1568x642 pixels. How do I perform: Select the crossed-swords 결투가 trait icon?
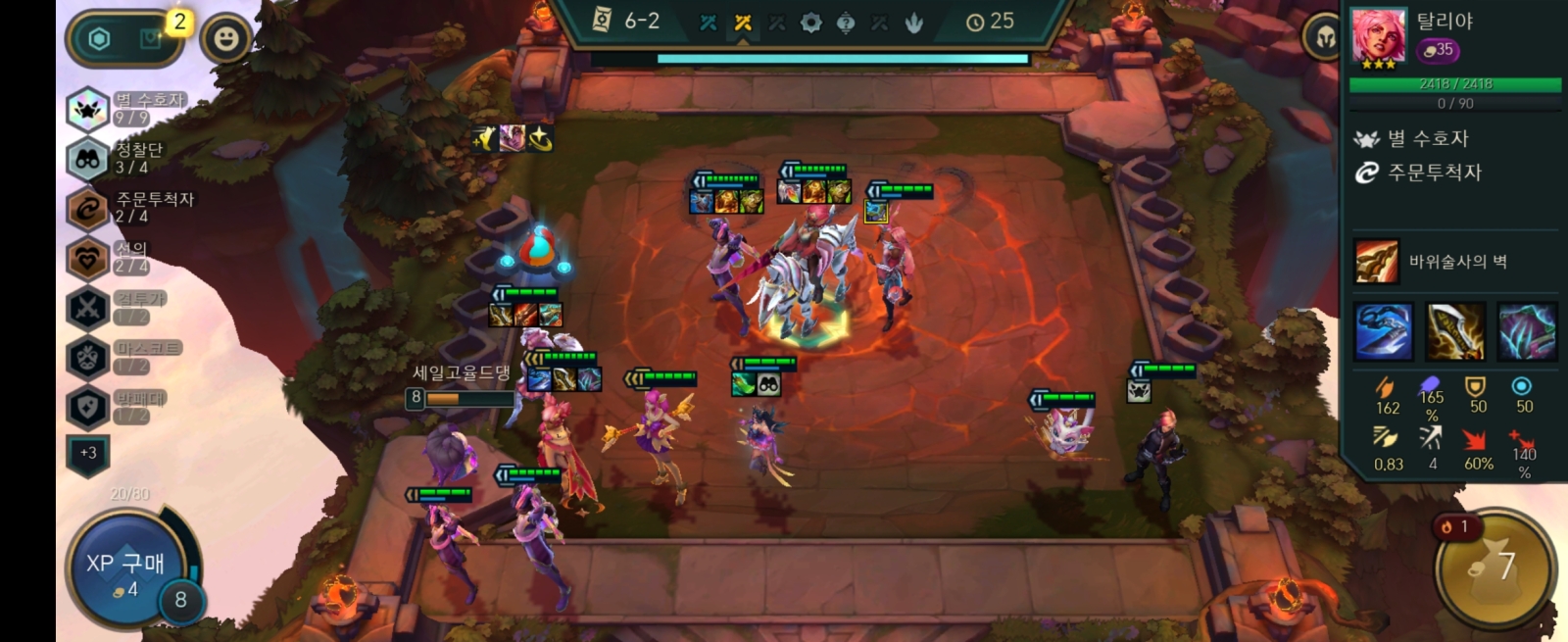point(87,308)
